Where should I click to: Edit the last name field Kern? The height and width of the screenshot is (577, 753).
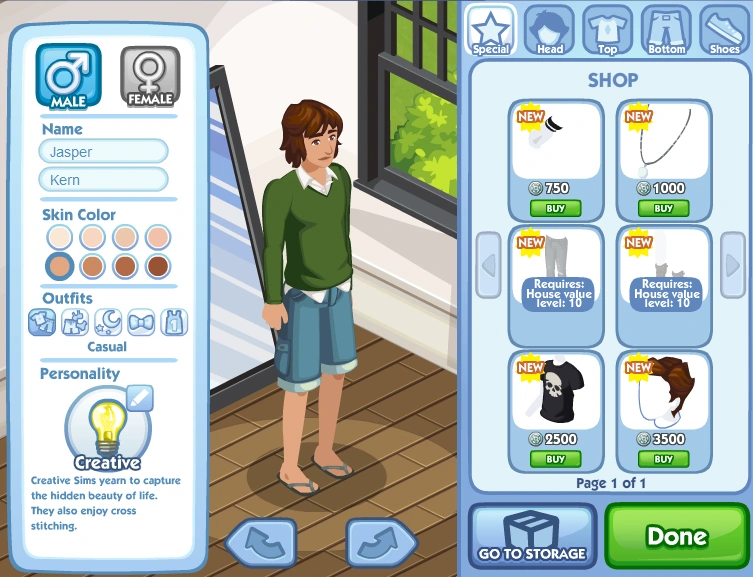[x=103, y=180]
